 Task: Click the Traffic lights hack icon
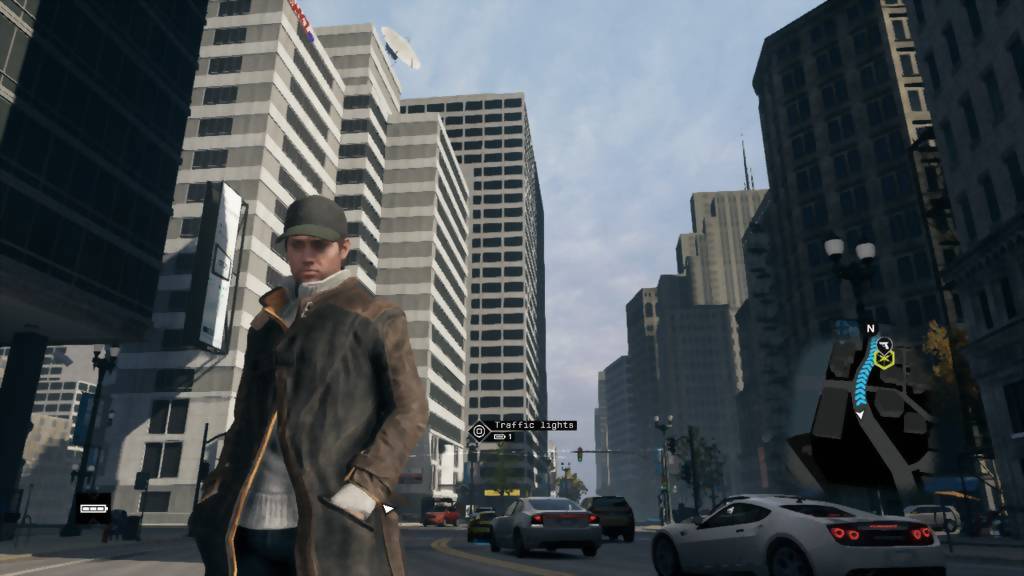coord(478,432)
